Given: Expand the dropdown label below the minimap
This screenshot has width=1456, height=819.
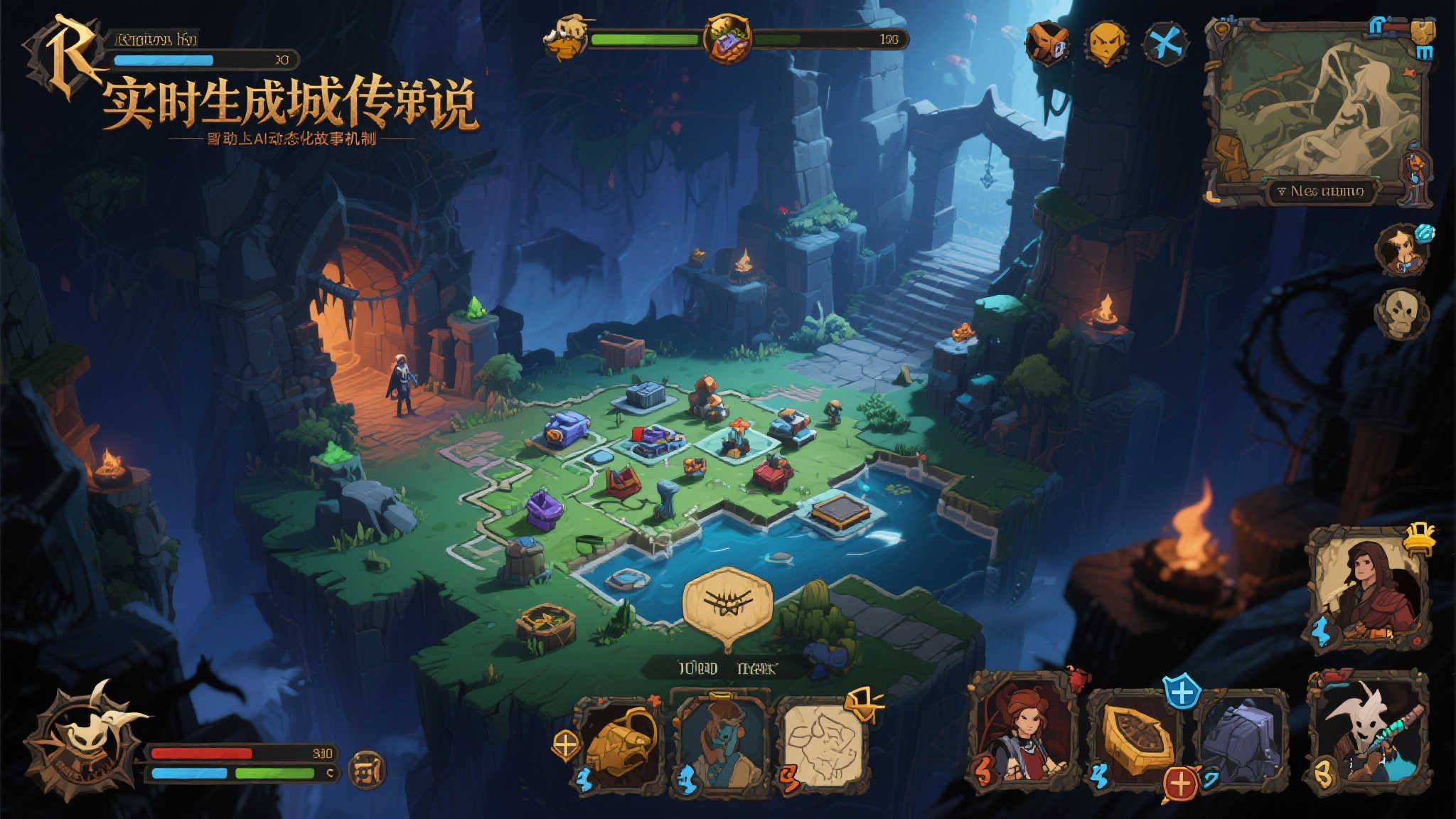Looking at the screenshot, I should tap(1320, 191).
